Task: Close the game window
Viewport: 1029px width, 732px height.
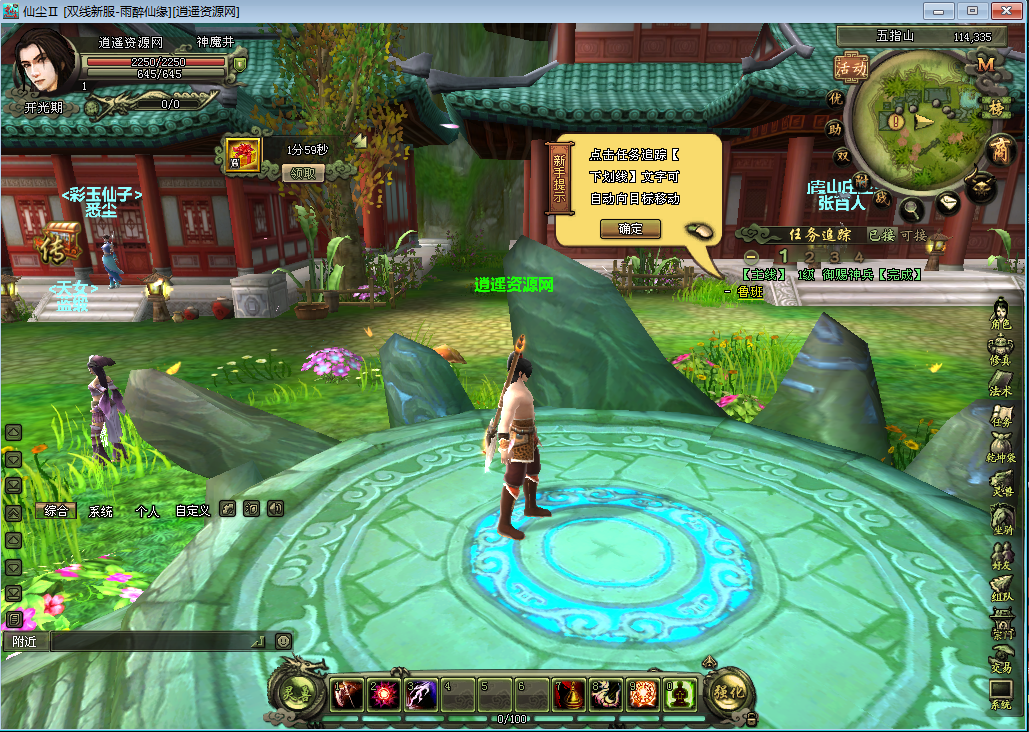Action: (1003, 10)
